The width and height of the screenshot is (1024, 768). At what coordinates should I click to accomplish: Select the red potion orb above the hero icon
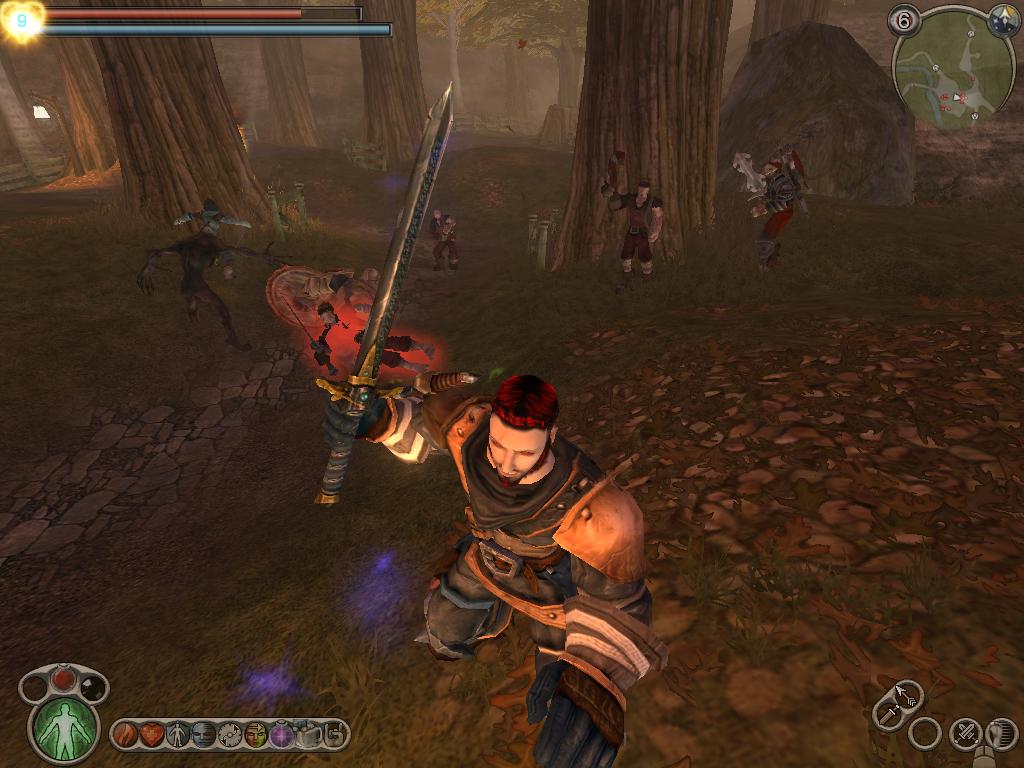click(64, 680)
